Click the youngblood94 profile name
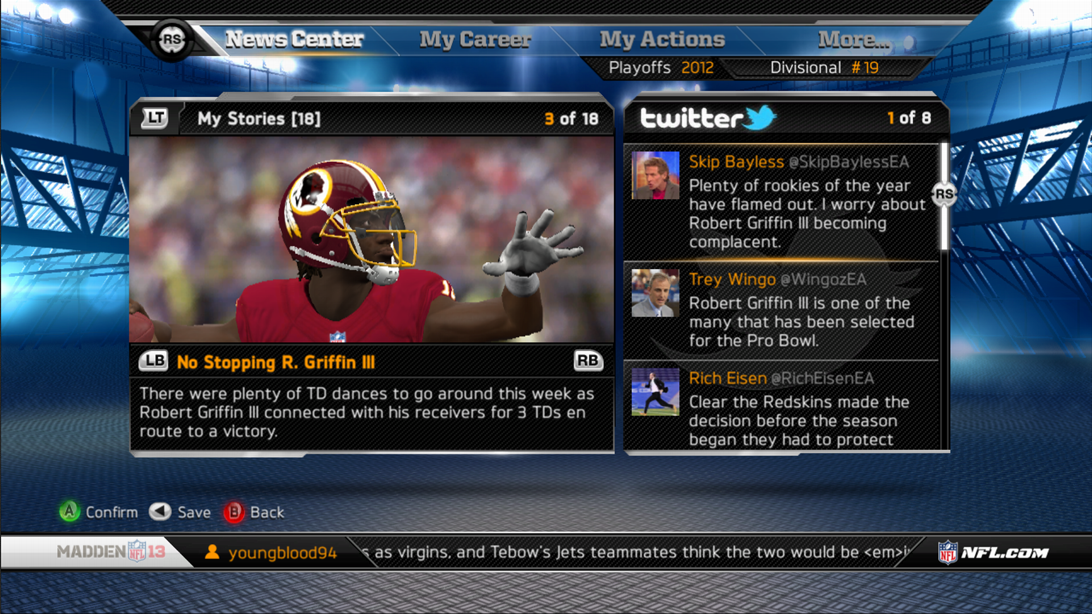The image size is (1092, 614). [282, 553]
